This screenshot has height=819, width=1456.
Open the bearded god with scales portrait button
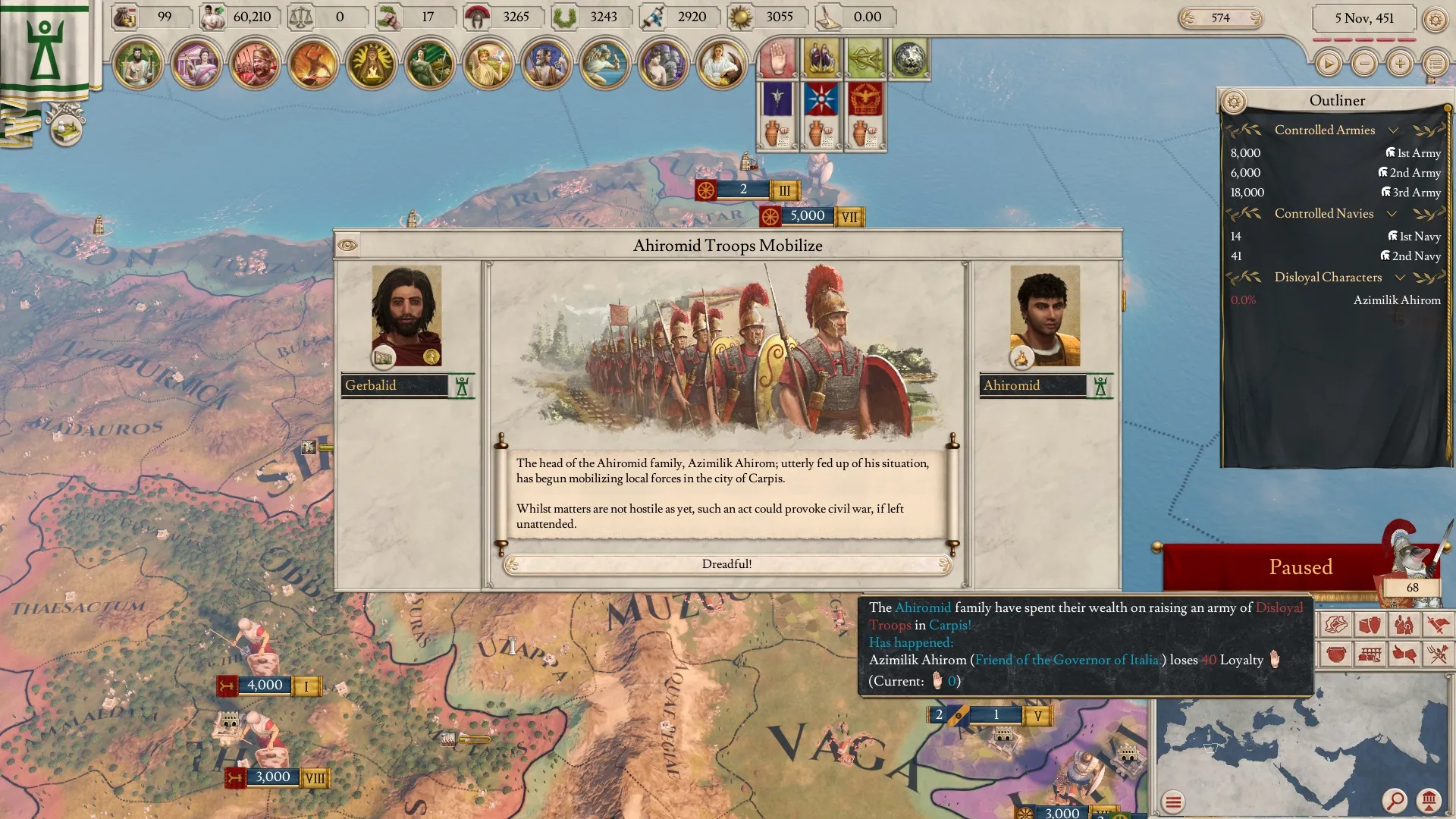pyautogui.click(x=138, y=64)
